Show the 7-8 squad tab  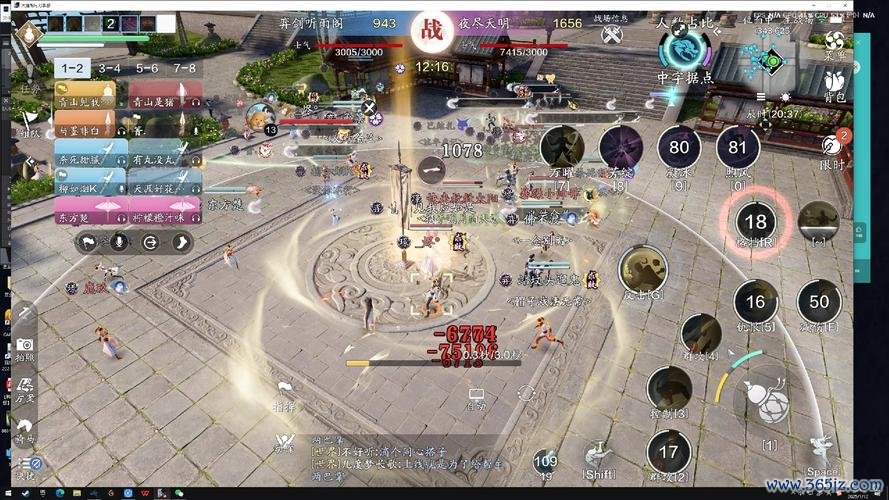184,68
